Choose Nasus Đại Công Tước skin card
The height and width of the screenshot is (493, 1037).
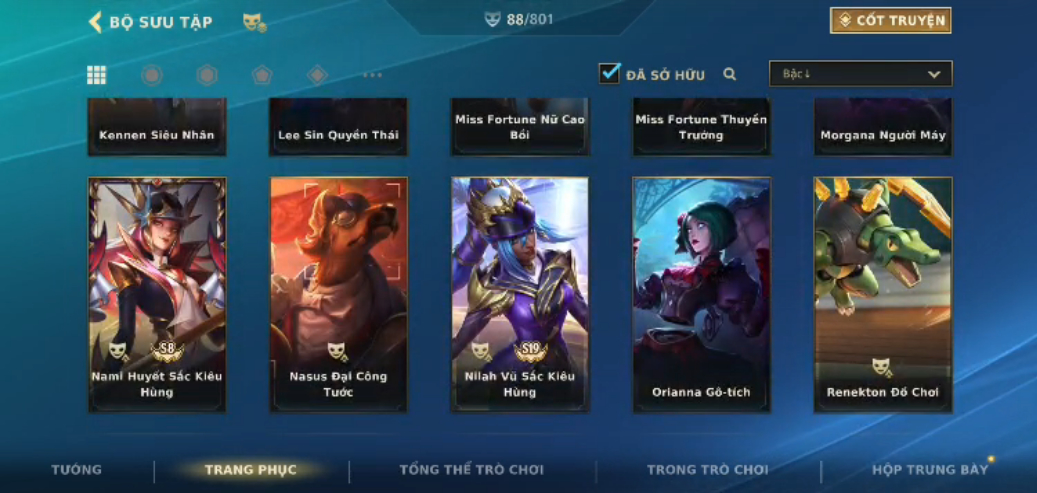[339, 294]
